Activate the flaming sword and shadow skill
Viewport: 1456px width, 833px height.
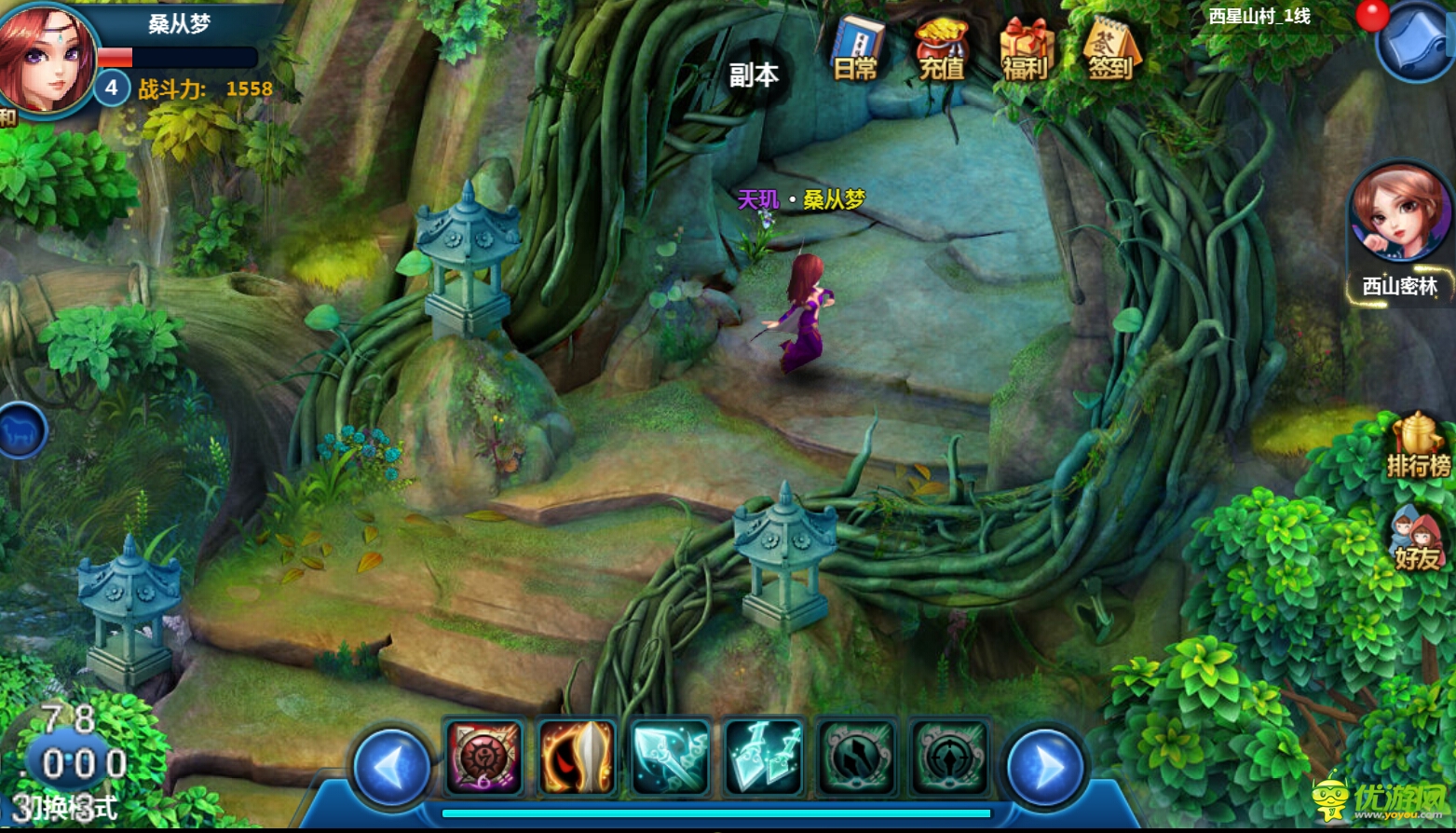577,757
